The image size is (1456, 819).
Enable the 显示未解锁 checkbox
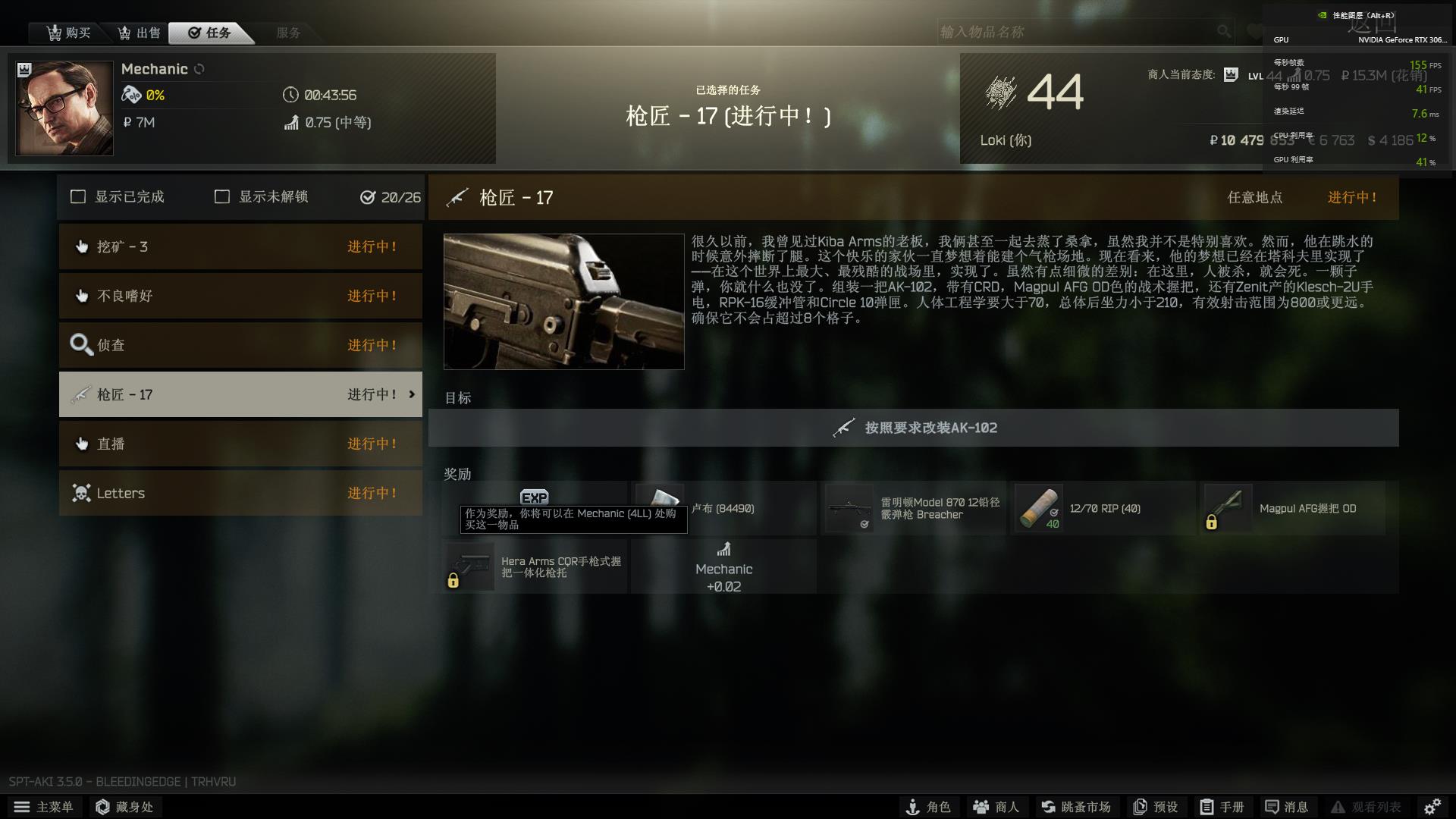click(222, 196)
